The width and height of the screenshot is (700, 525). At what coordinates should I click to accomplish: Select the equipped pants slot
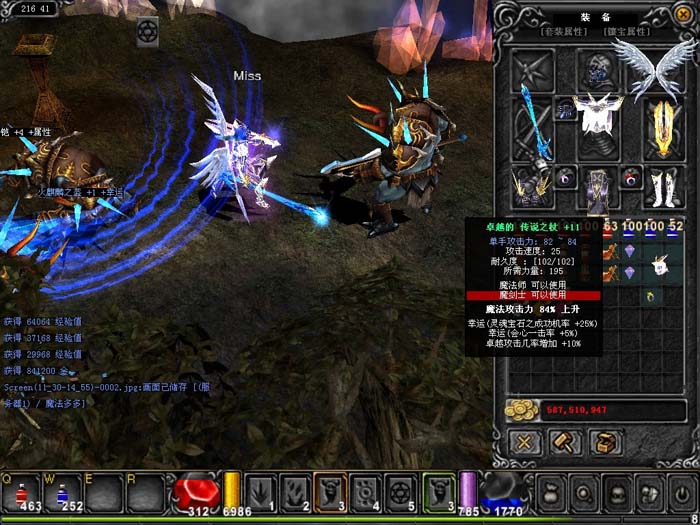coord(597,190)
